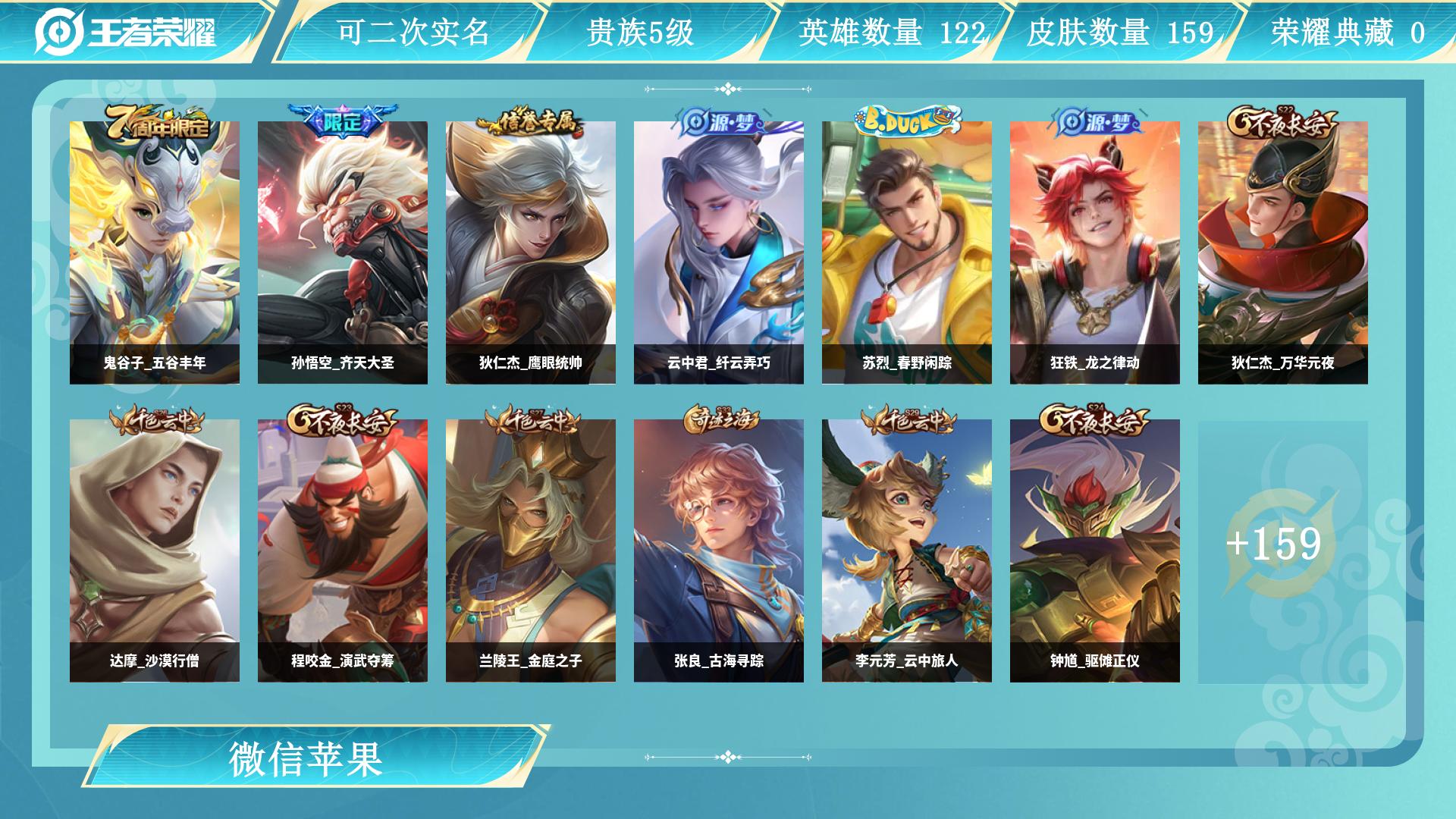Switch to the 荣耀典藏 header tab
Image resolution: width=1456 pixels, height=819 pixels.
1348,32
